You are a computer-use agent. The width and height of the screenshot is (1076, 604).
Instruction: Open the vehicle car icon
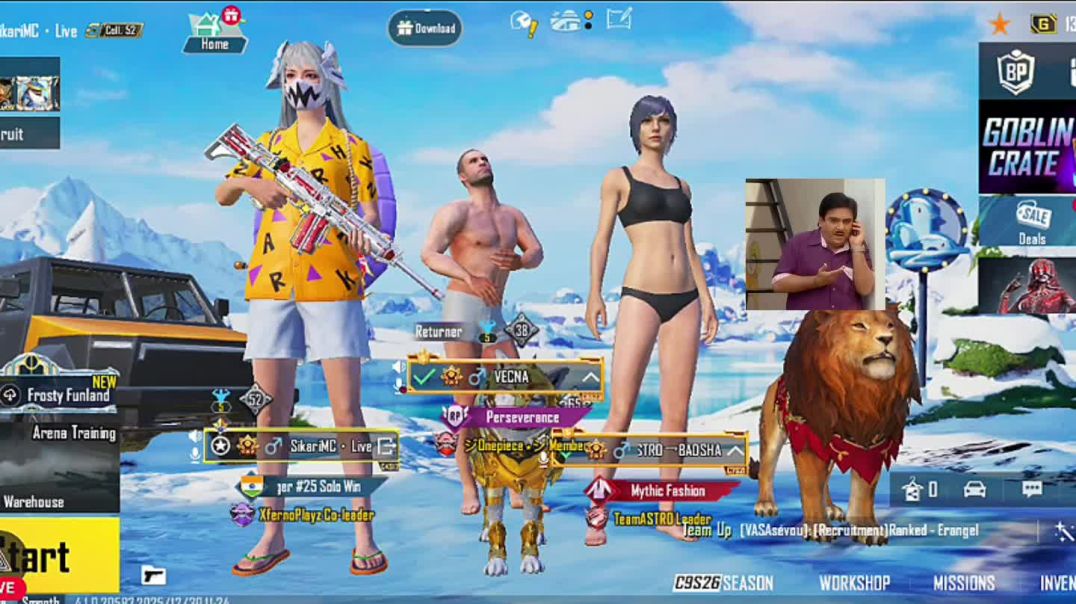[x=974, y=489]
